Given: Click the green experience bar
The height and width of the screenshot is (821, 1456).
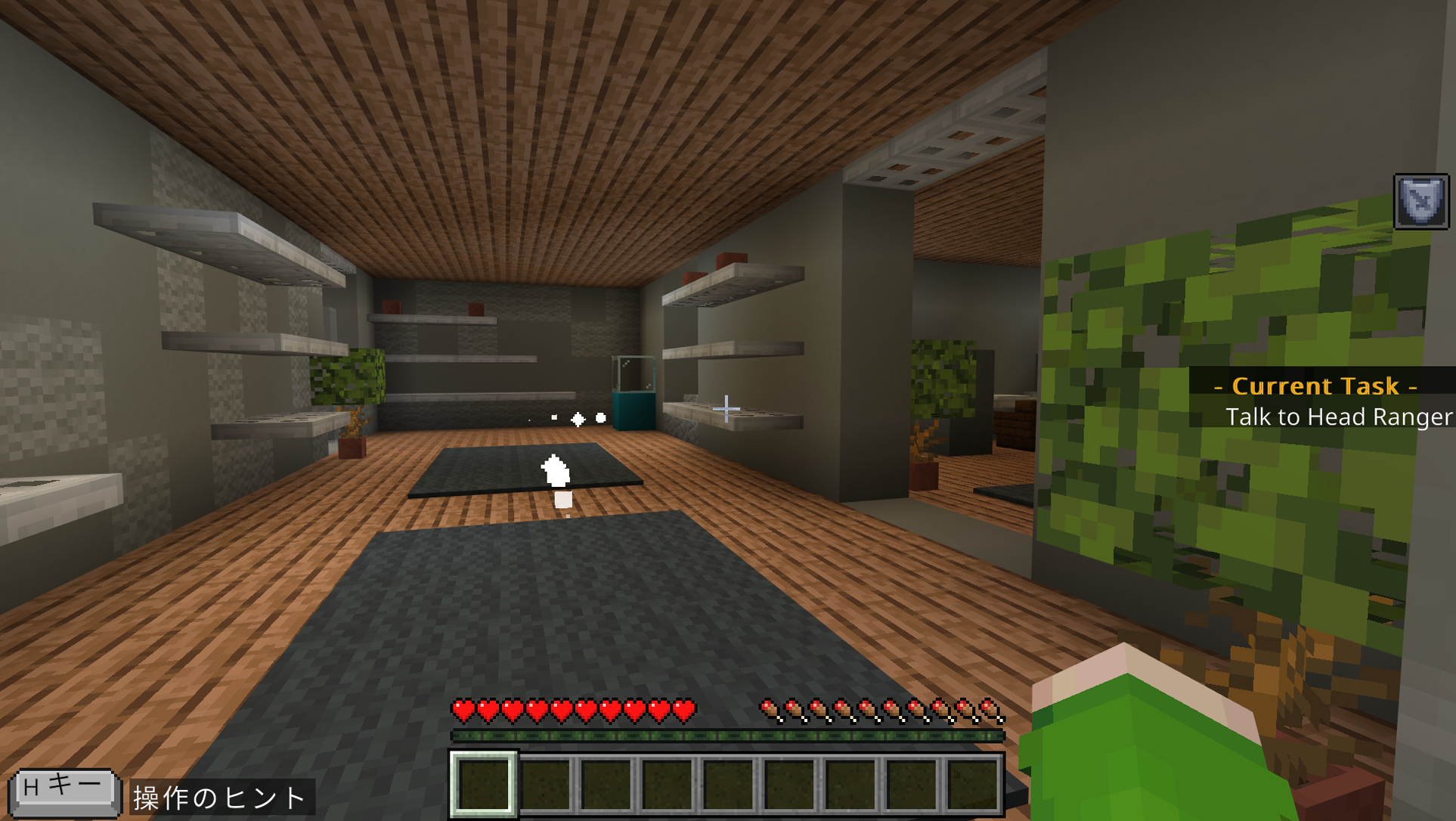Looking at the screenshot, I should pyautogui.click(x=728, y=734).
